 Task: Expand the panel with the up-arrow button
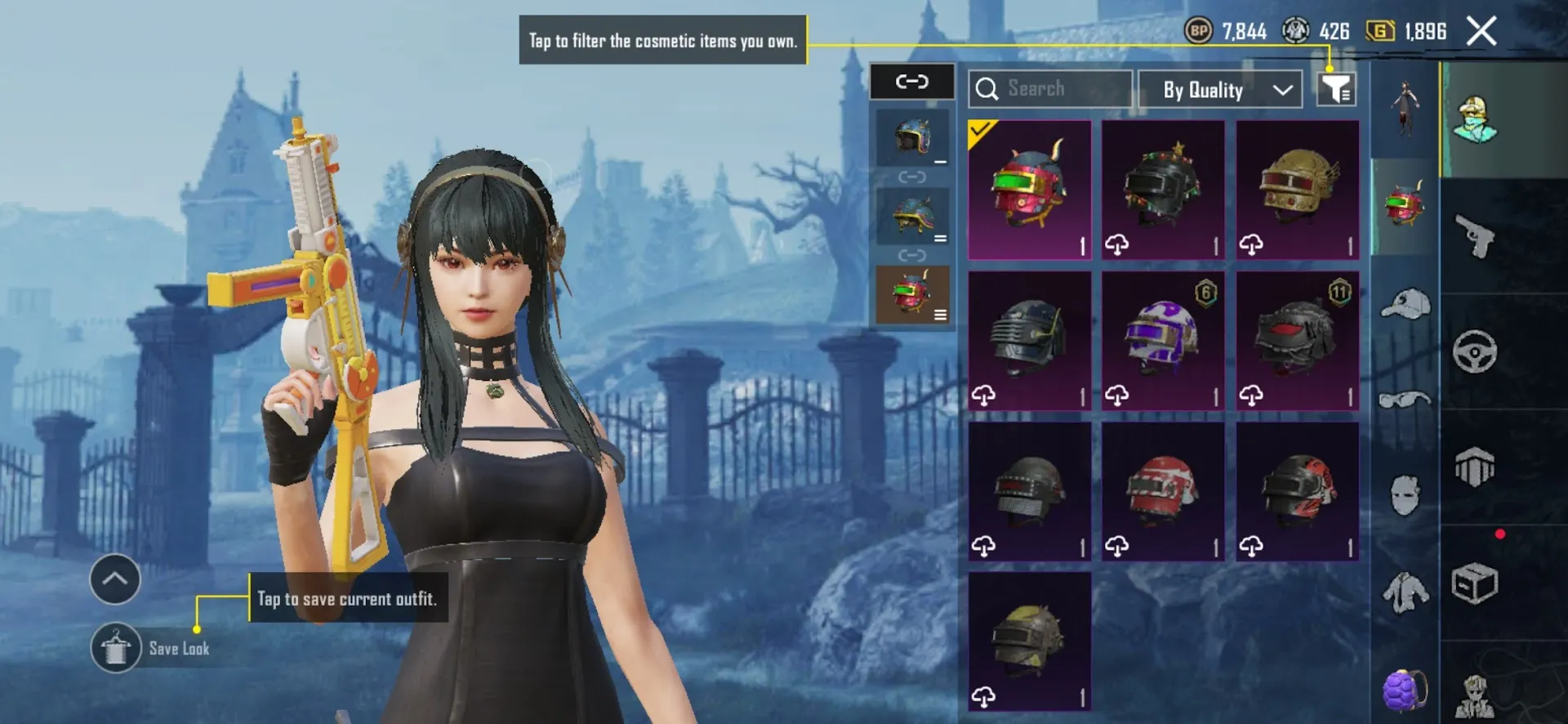coord(115,579)
